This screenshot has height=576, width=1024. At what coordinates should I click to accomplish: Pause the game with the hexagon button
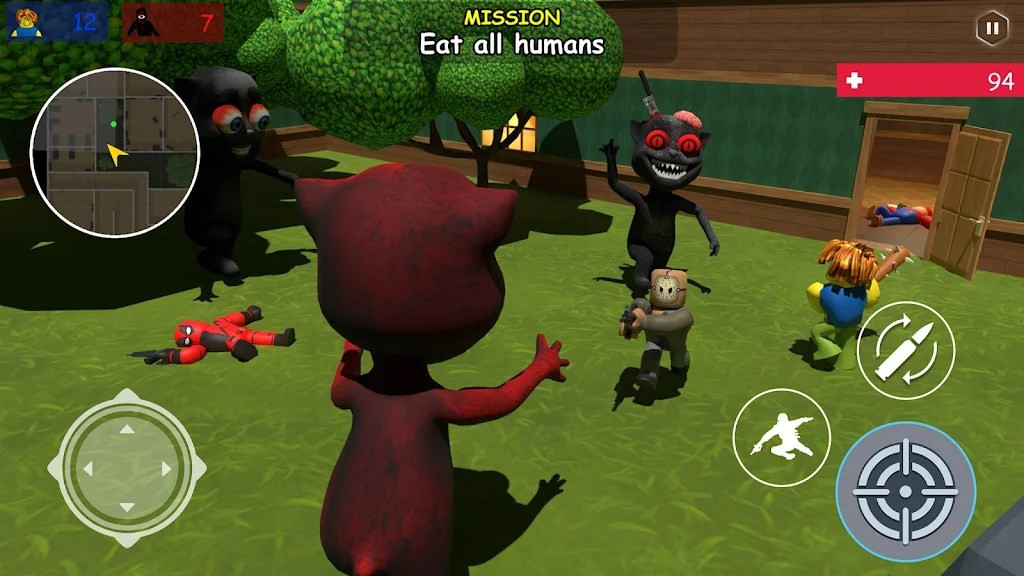click(x=991, y=28)
